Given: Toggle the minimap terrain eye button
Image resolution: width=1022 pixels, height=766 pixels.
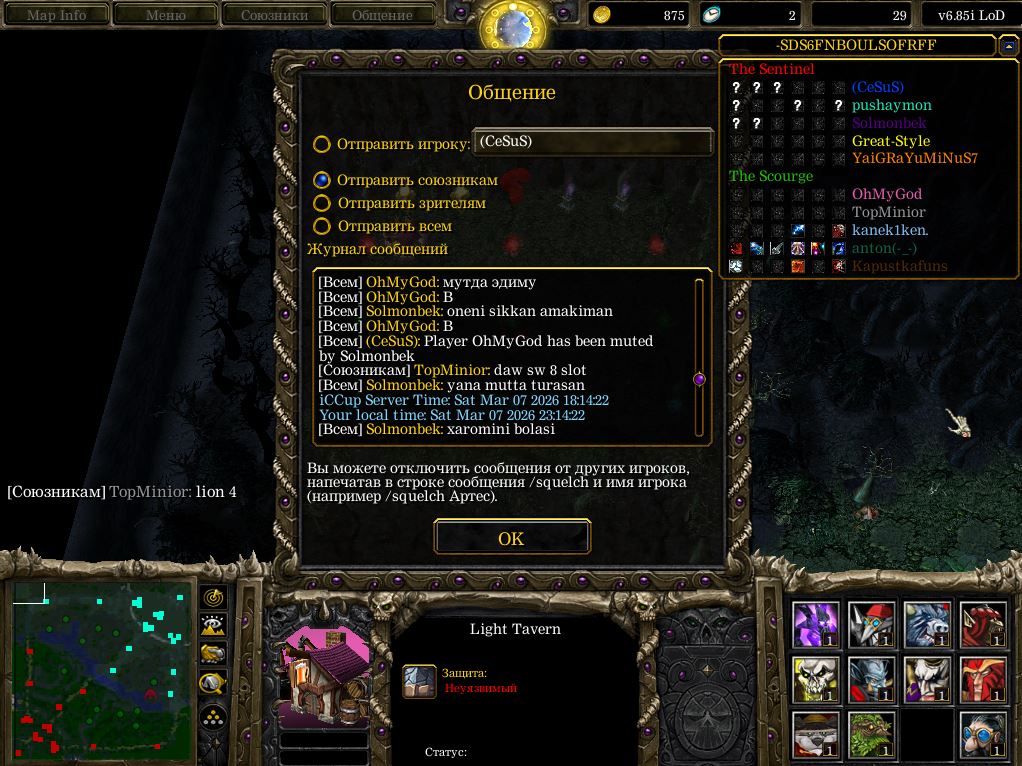Looking at the screenshot, I should tap(213, 626).
